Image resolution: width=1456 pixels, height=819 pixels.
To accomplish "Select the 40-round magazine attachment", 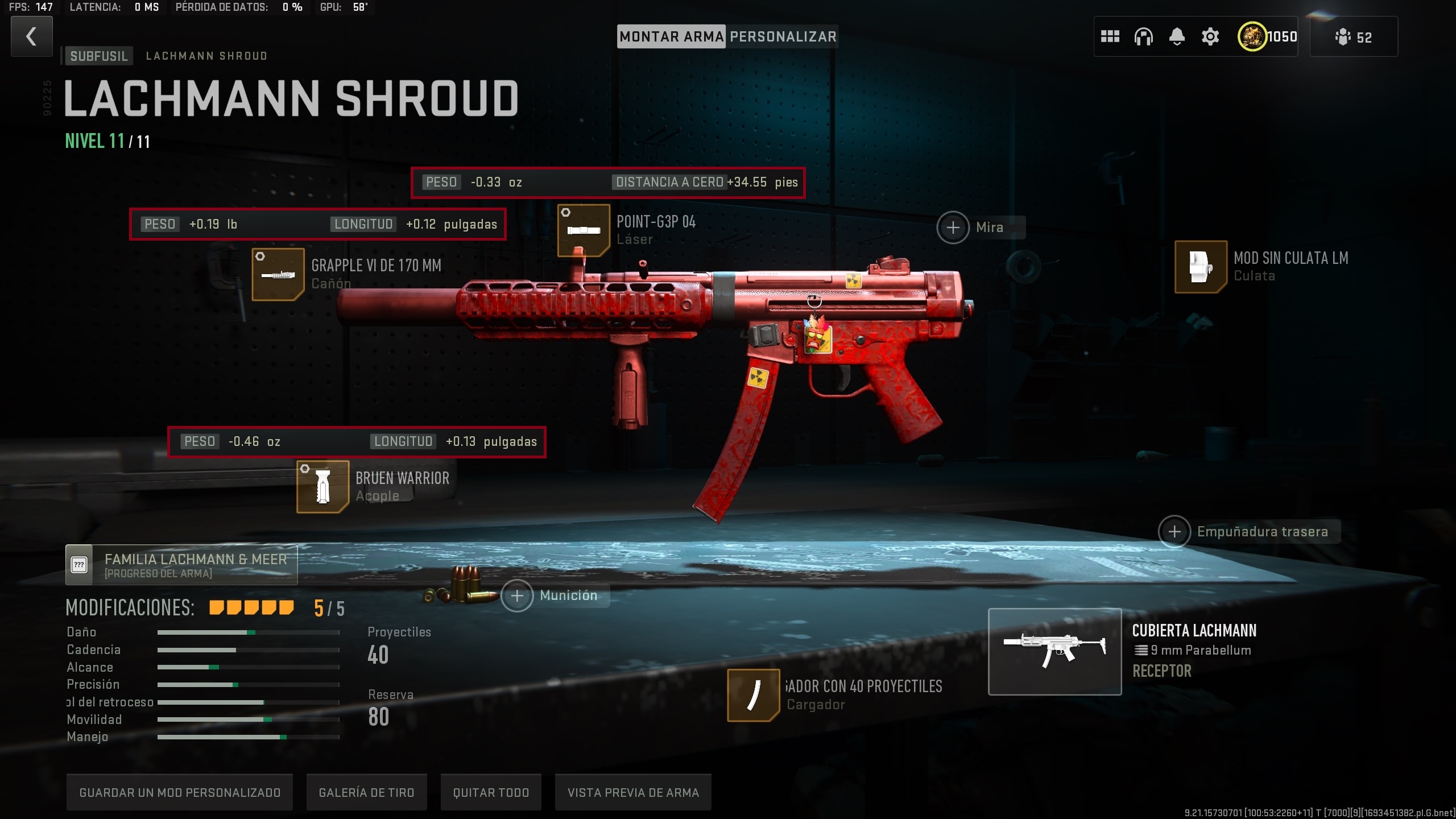I will (x=754, y=696).
